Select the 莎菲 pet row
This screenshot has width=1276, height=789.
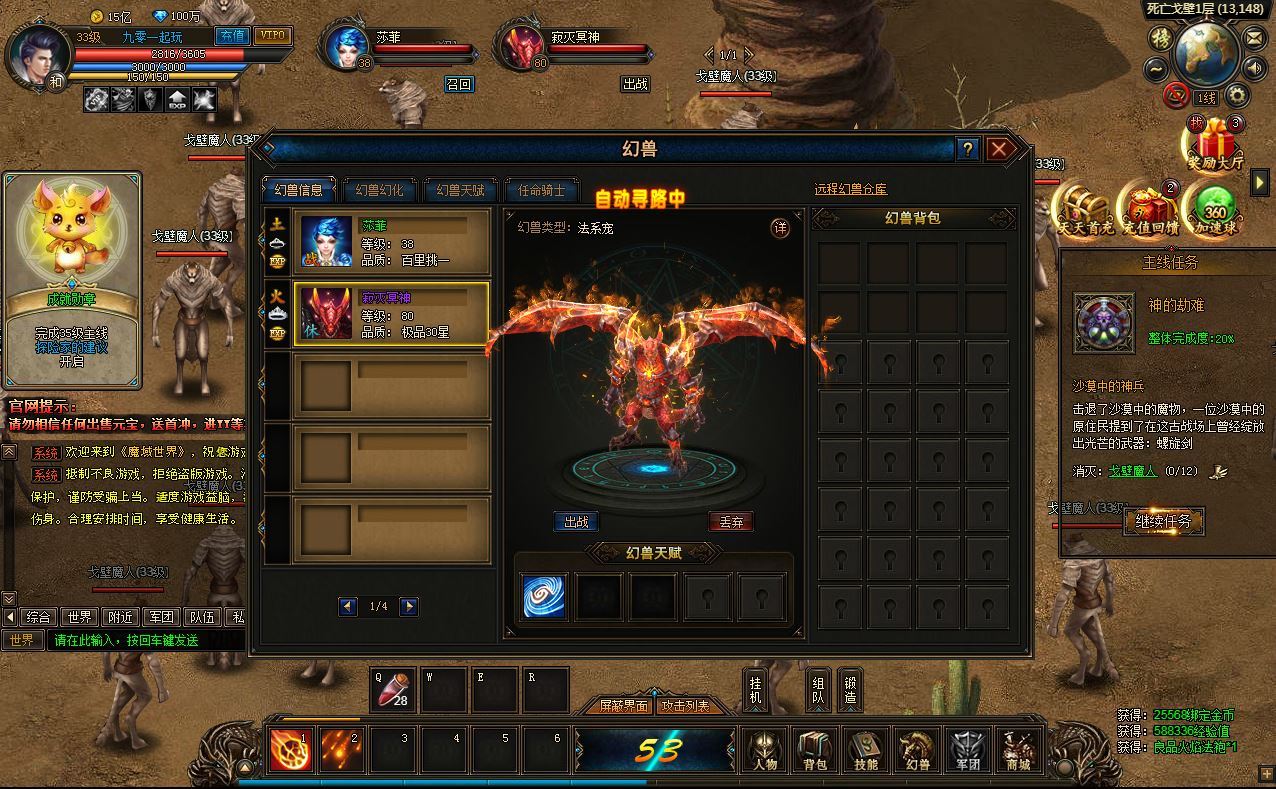pyautogui.click(x=392, y=242)
